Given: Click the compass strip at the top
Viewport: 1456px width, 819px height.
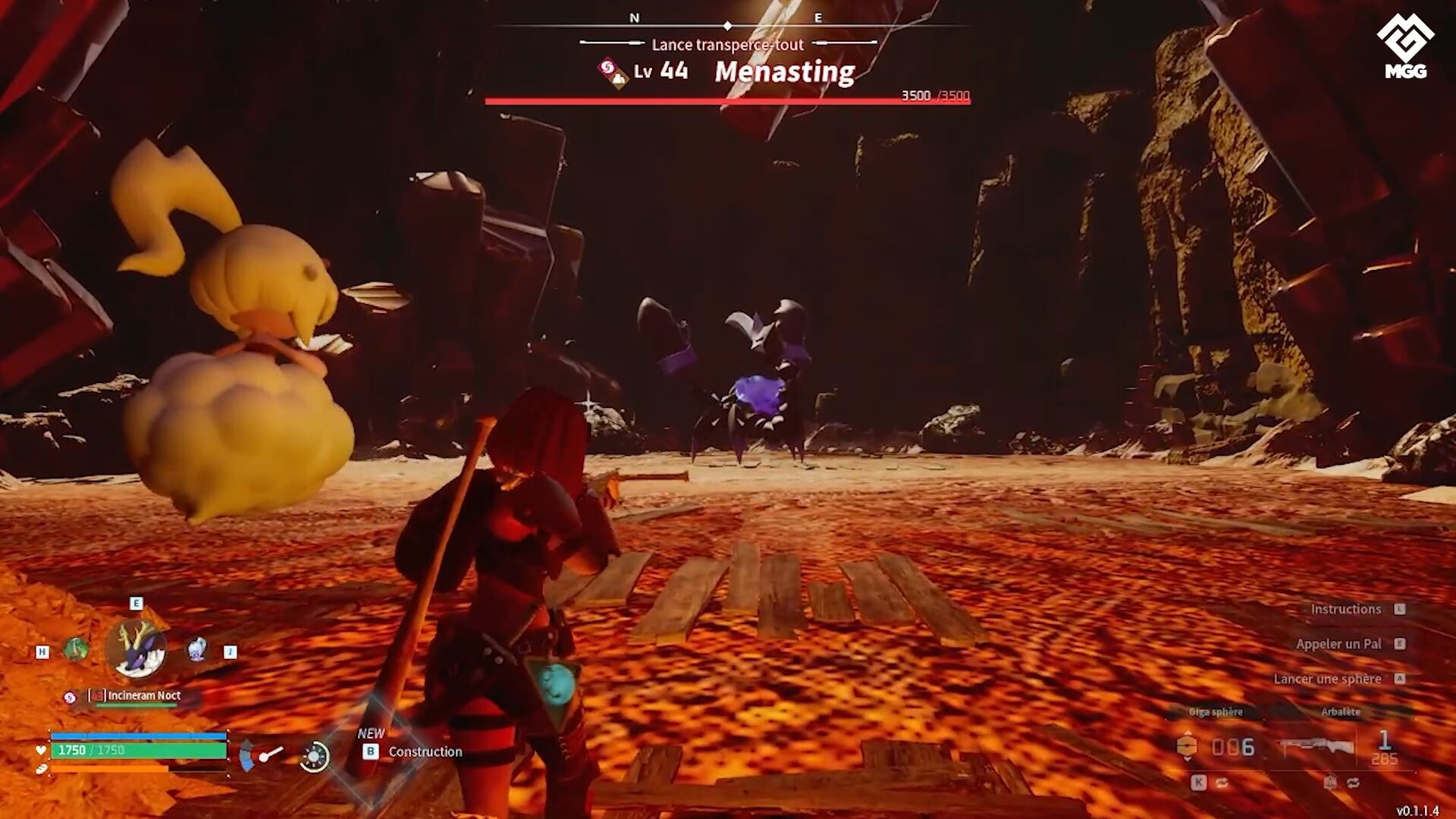Looking at the screenshot, I should click(727, 25).
